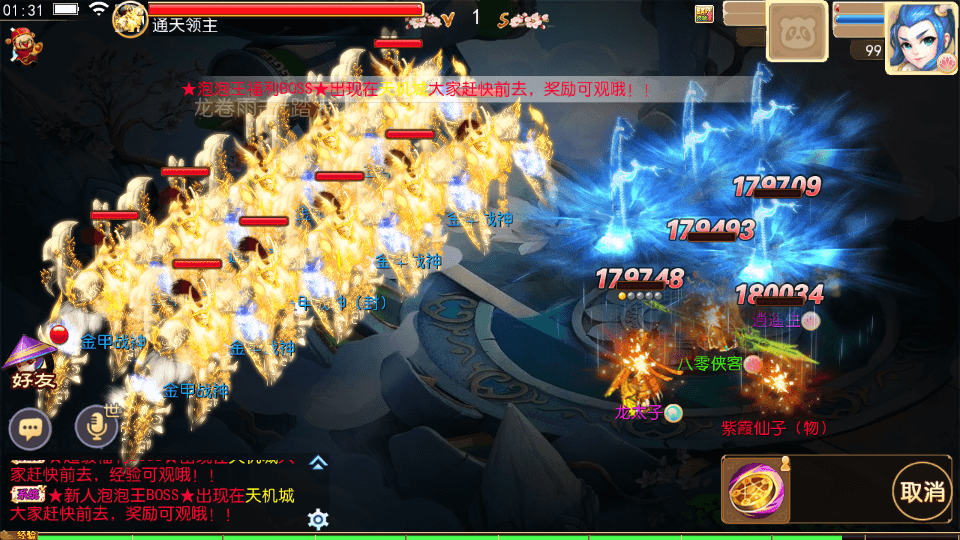Open the red lucky mascot icon
The width and height of the screenshot is (960, 540).
[x=21, y=44]
